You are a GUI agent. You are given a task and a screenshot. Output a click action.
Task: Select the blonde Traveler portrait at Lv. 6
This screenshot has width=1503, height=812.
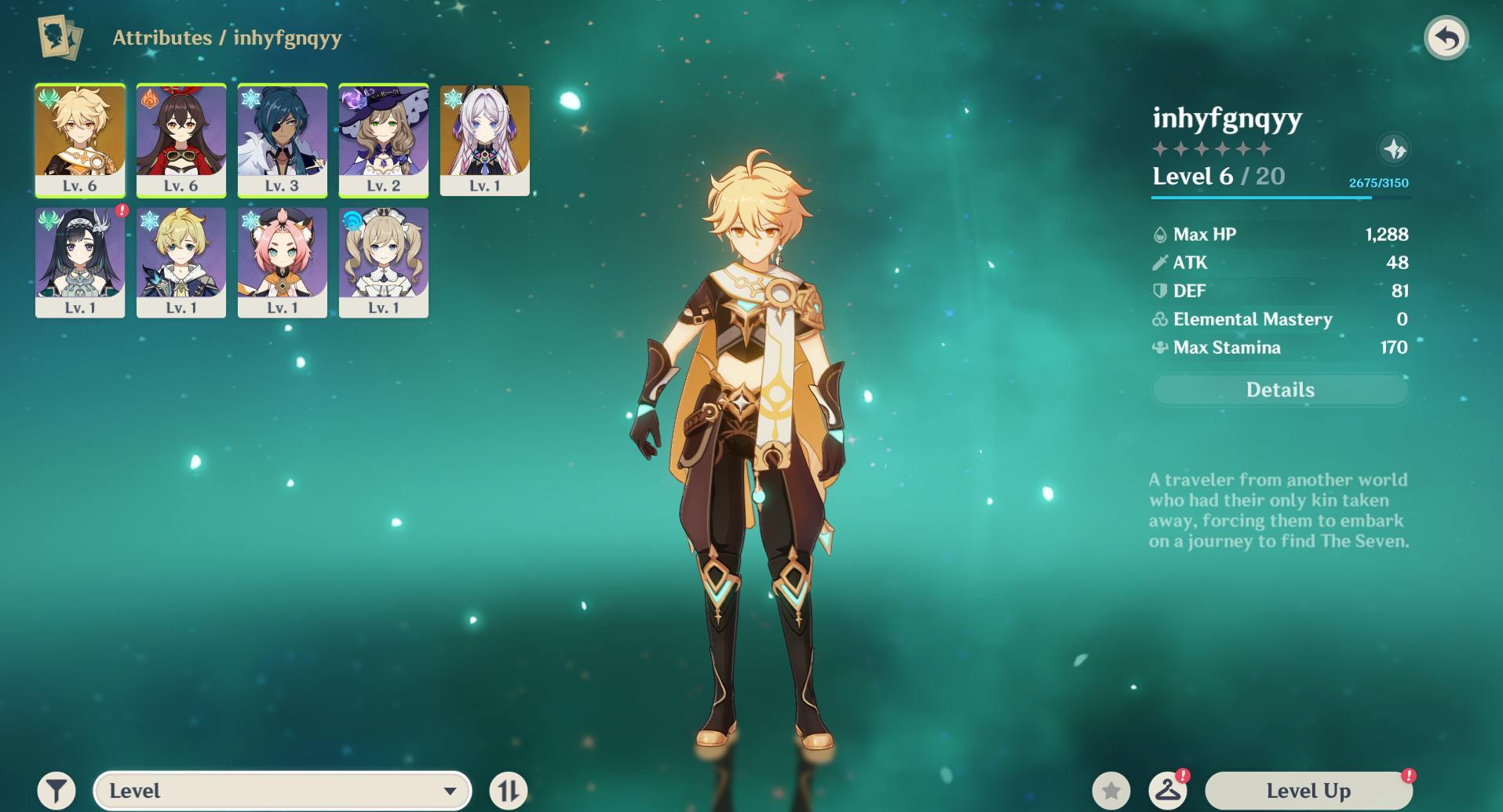80,139
